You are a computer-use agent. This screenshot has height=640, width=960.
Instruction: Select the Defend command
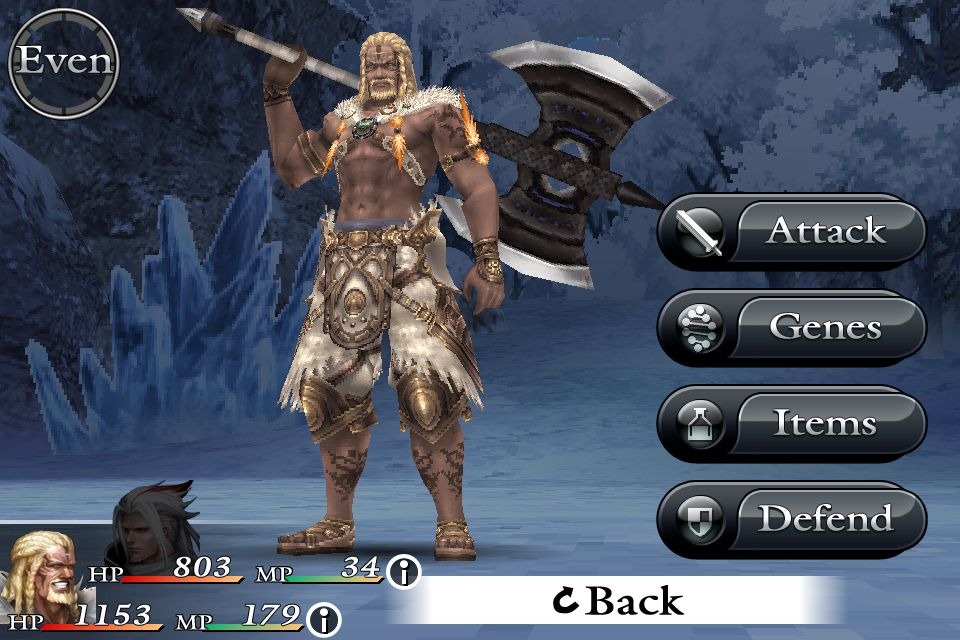(x=791, y=519)
